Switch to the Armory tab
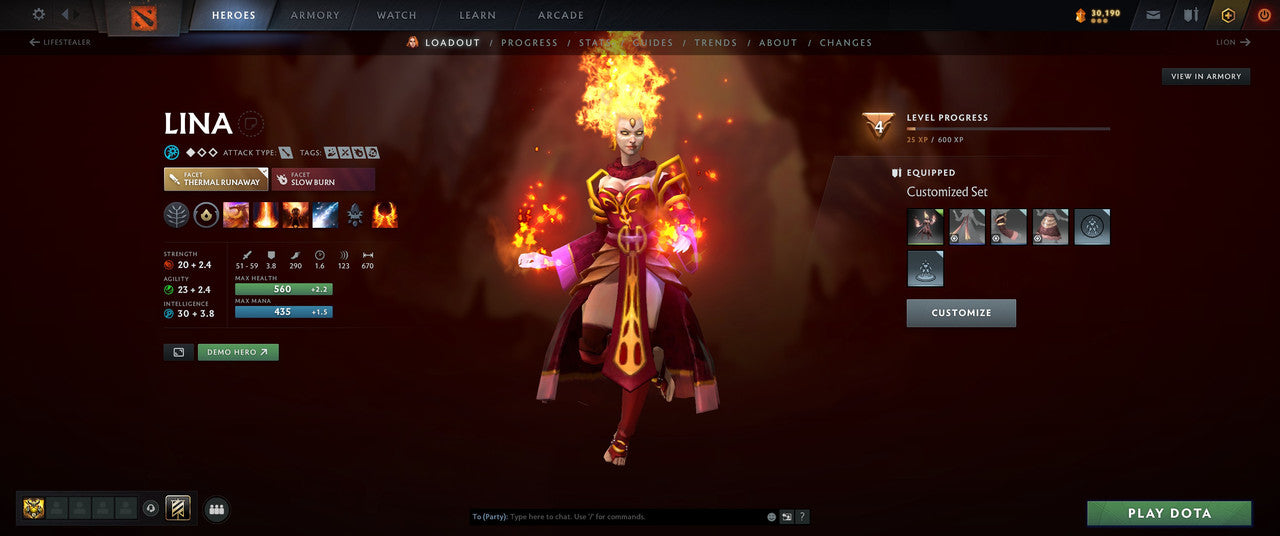This screenshot has width=1280, height=536. pyautogui.click(x=315, y=16)
